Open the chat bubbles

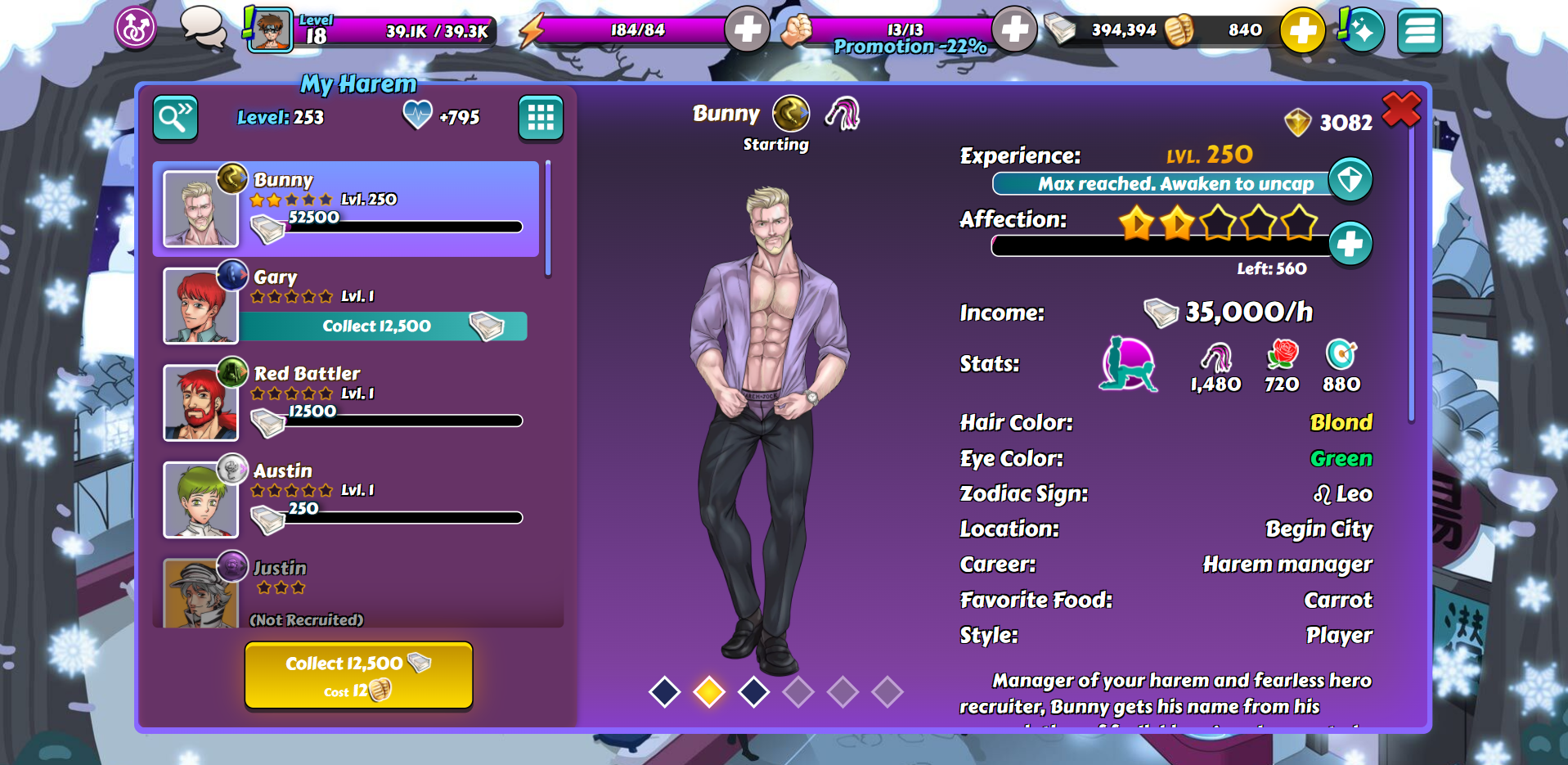point(203,27)
